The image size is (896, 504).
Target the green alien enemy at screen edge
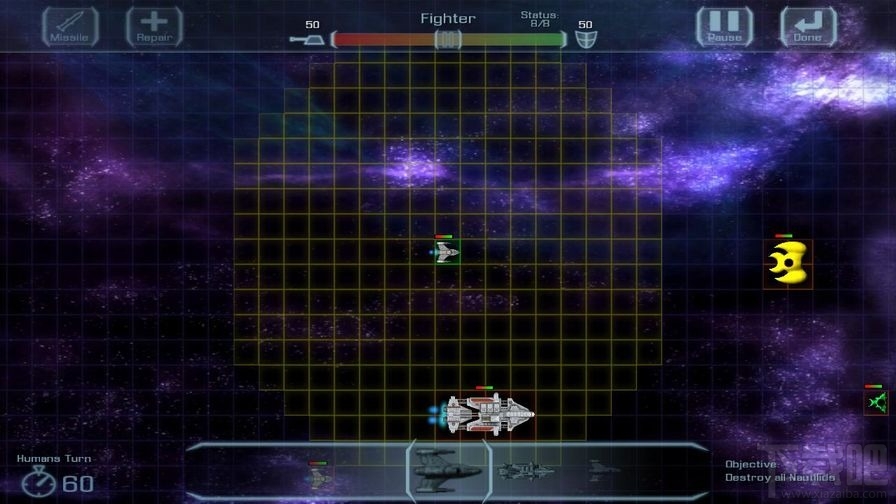[877, 402]
